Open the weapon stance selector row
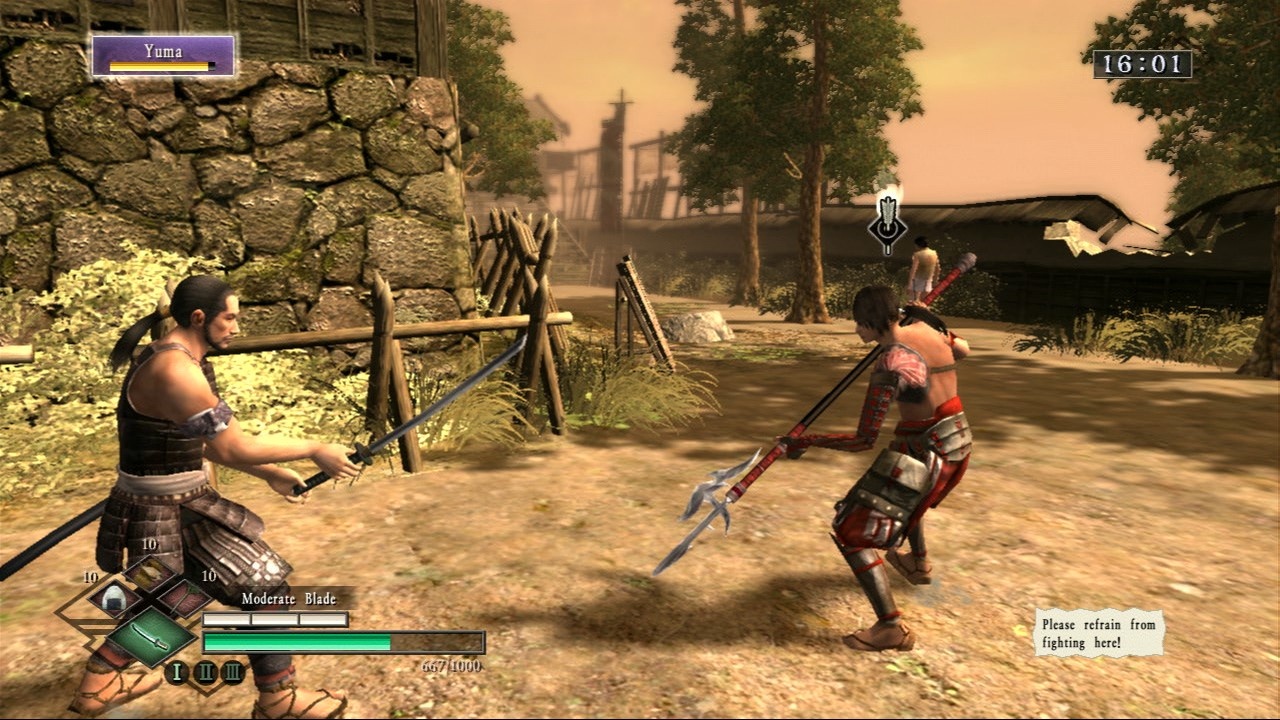Image resolution: width=1280 pixels, height=720 pixels. point(205,671)
